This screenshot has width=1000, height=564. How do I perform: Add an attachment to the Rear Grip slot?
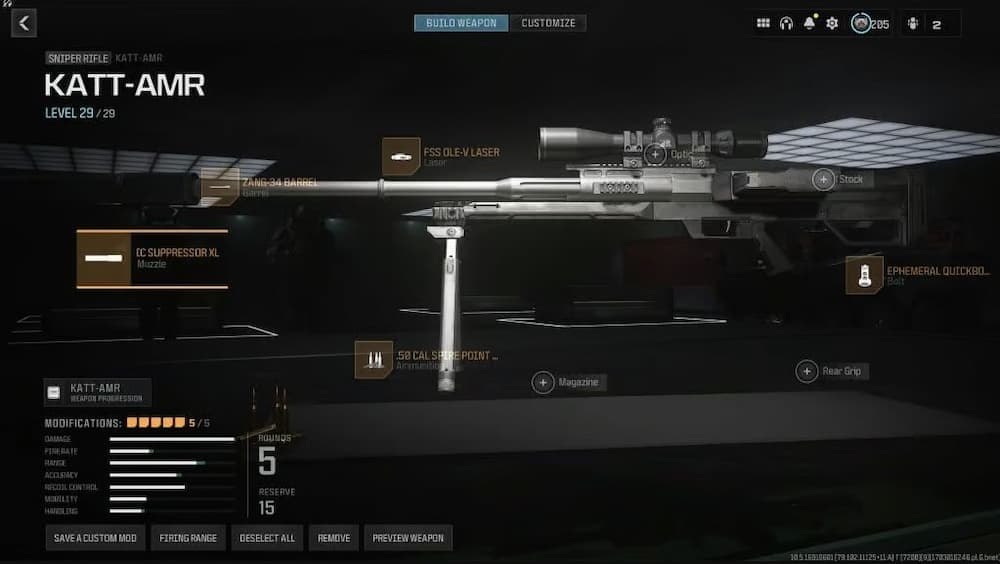[x=807, y=372]
